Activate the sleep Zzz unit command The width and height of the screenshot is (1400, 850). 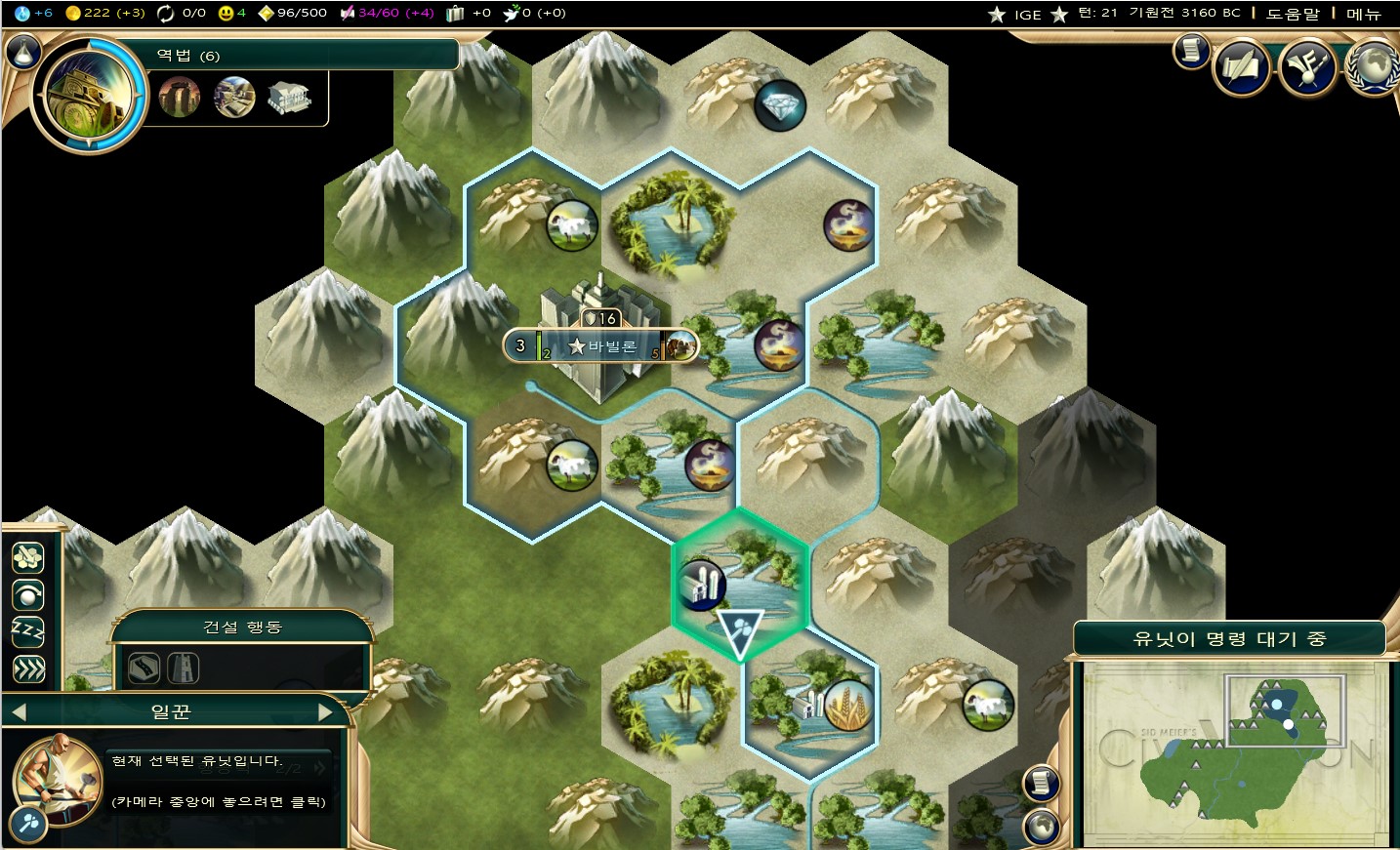click(x=27, y=631)
